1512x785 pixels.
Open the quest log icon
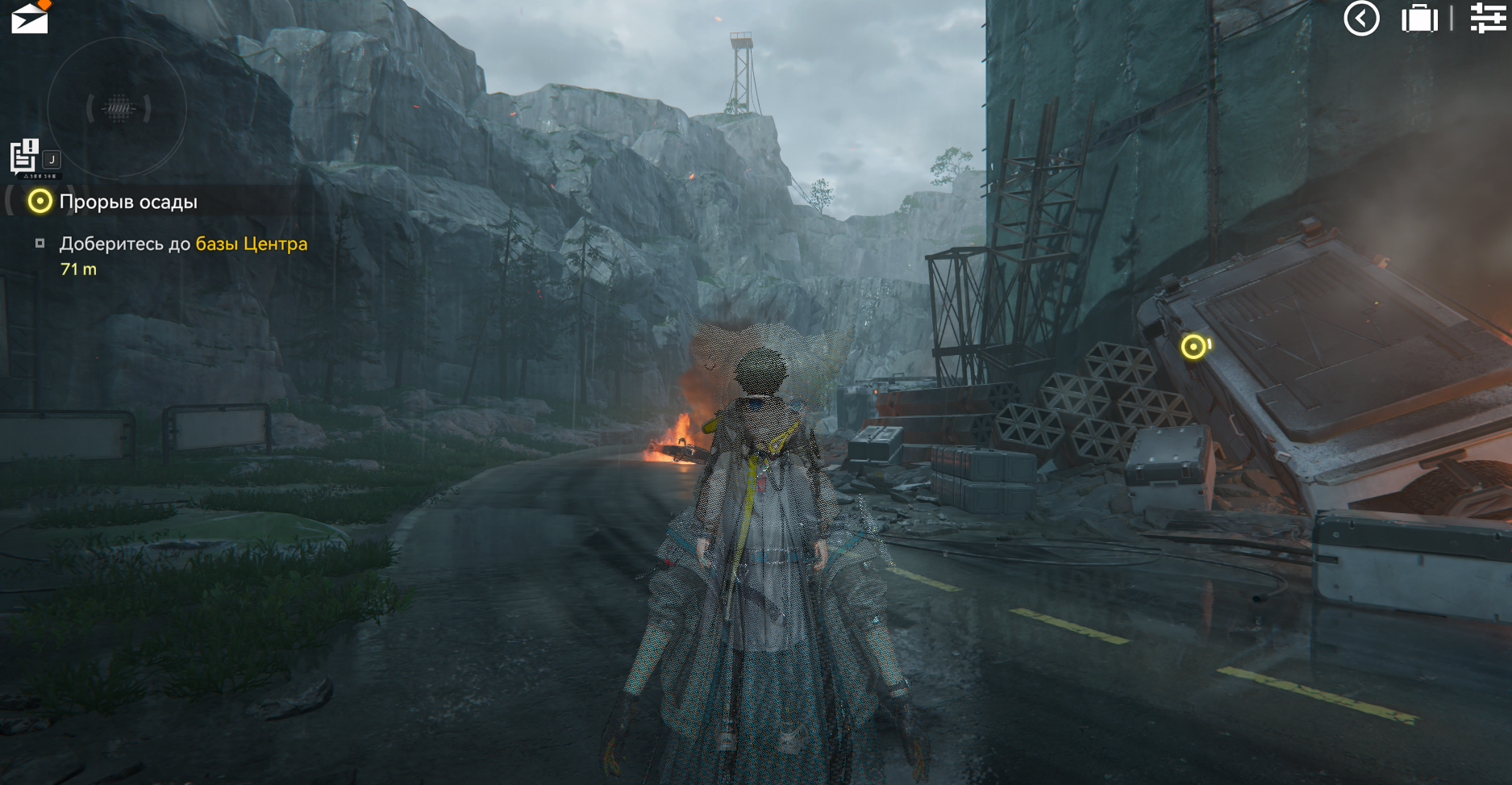coord(24,157)
